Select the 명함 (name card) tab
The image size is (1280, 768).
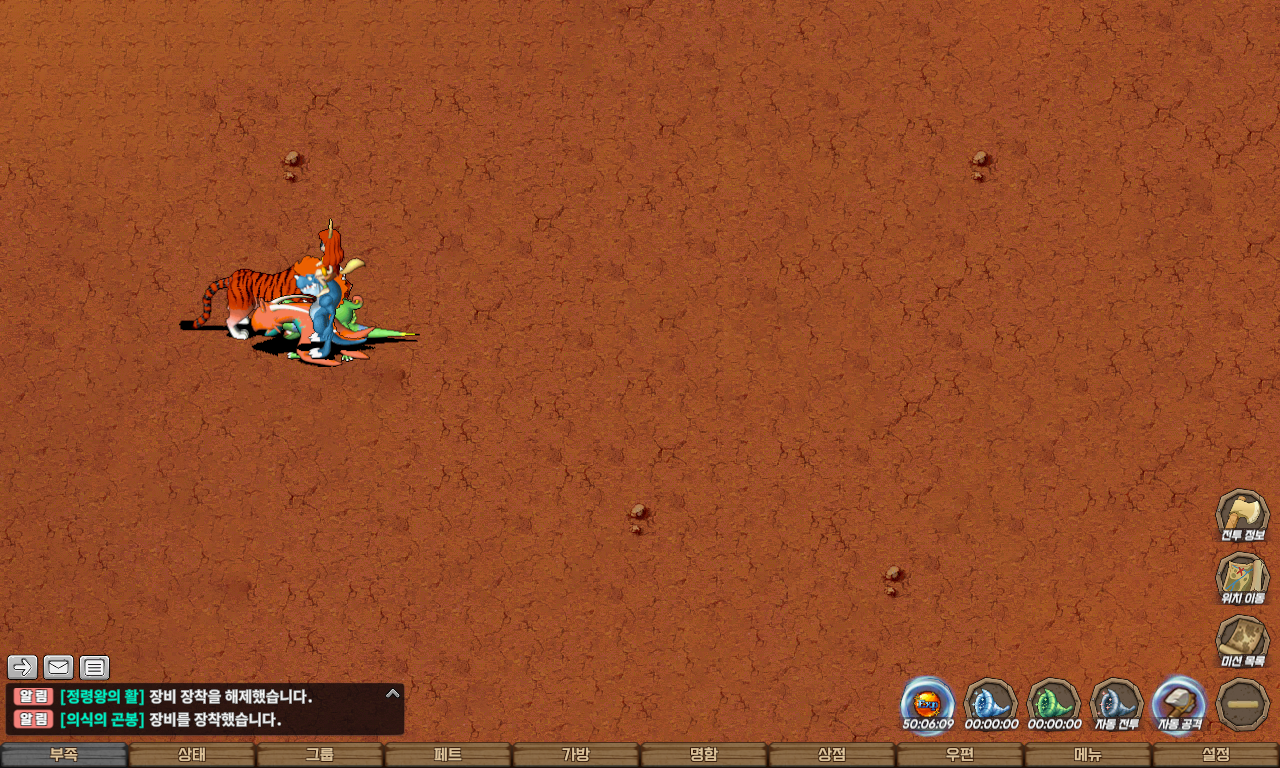(x=704, y=755)
